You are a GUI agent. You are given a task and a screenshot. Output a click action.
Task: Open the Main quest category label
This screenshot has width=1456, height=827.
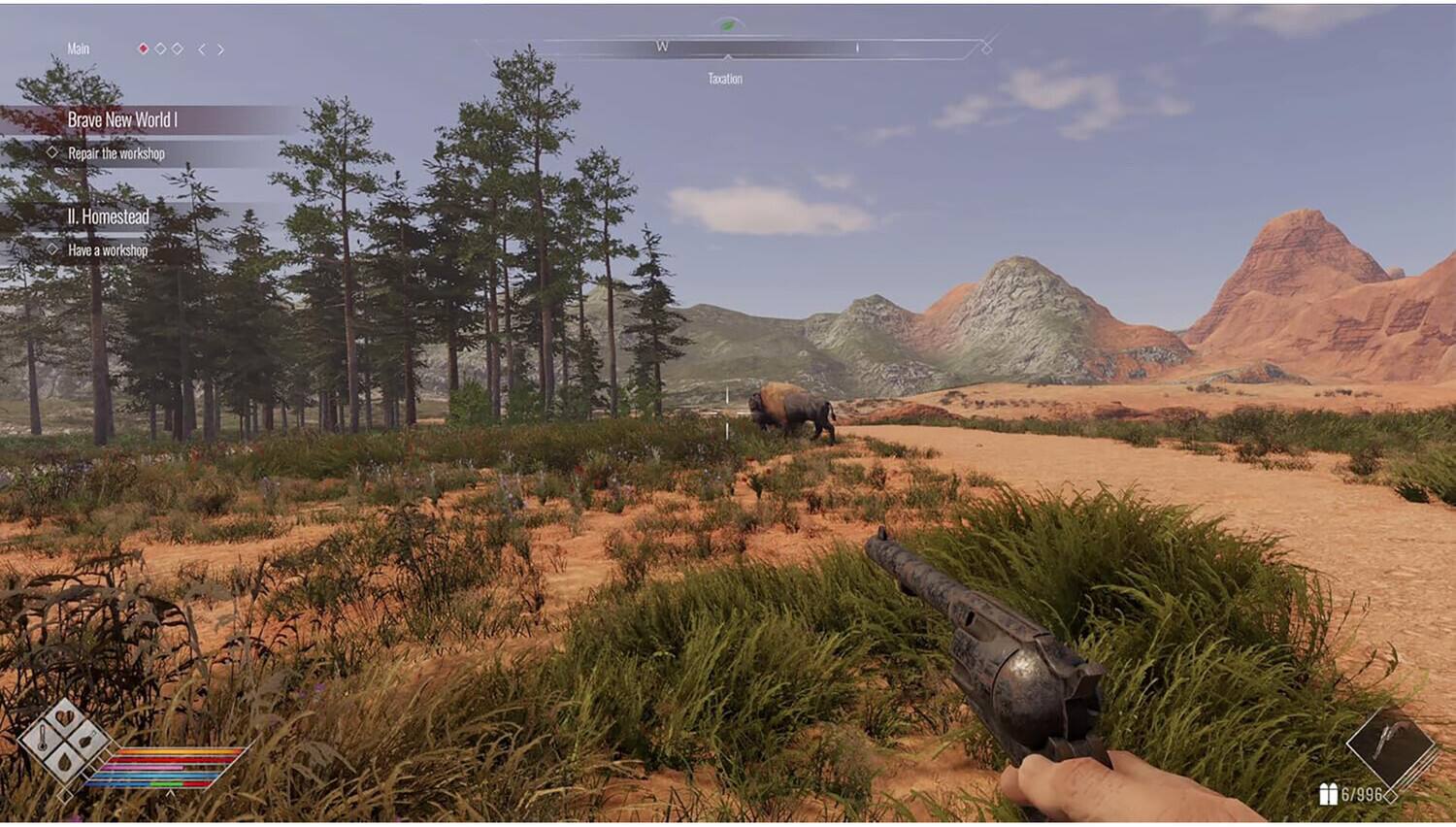[x=78, y=49]
